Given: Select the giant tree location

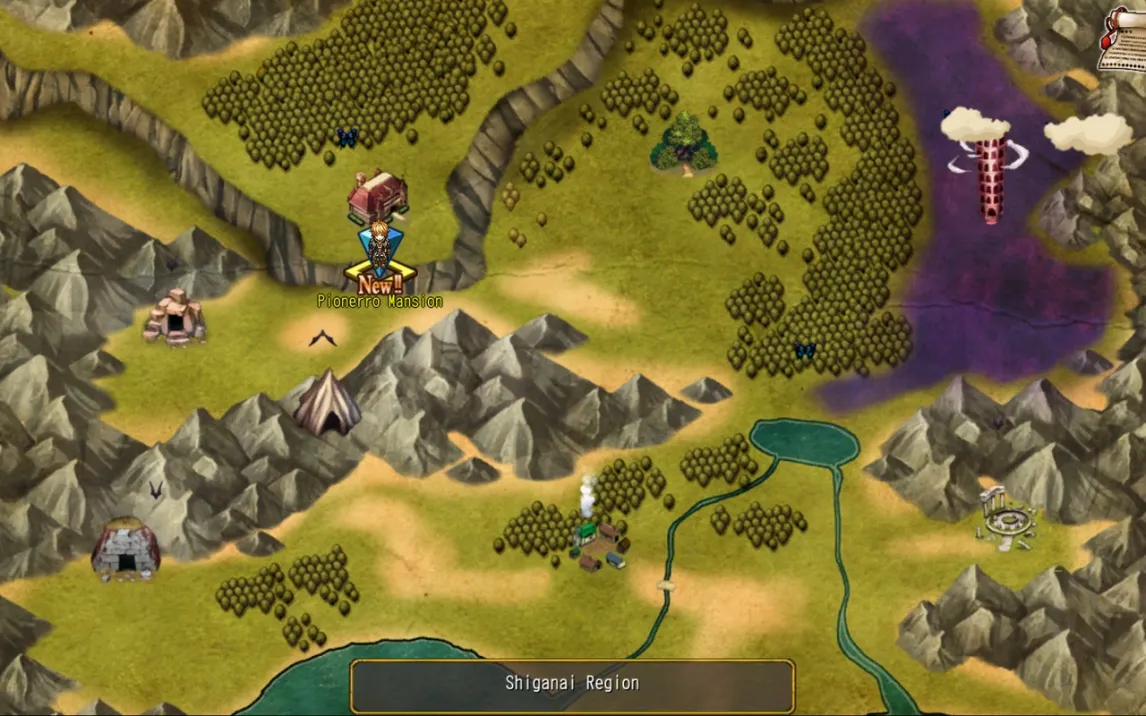Looking at the screenshot, I should [685, 145].
